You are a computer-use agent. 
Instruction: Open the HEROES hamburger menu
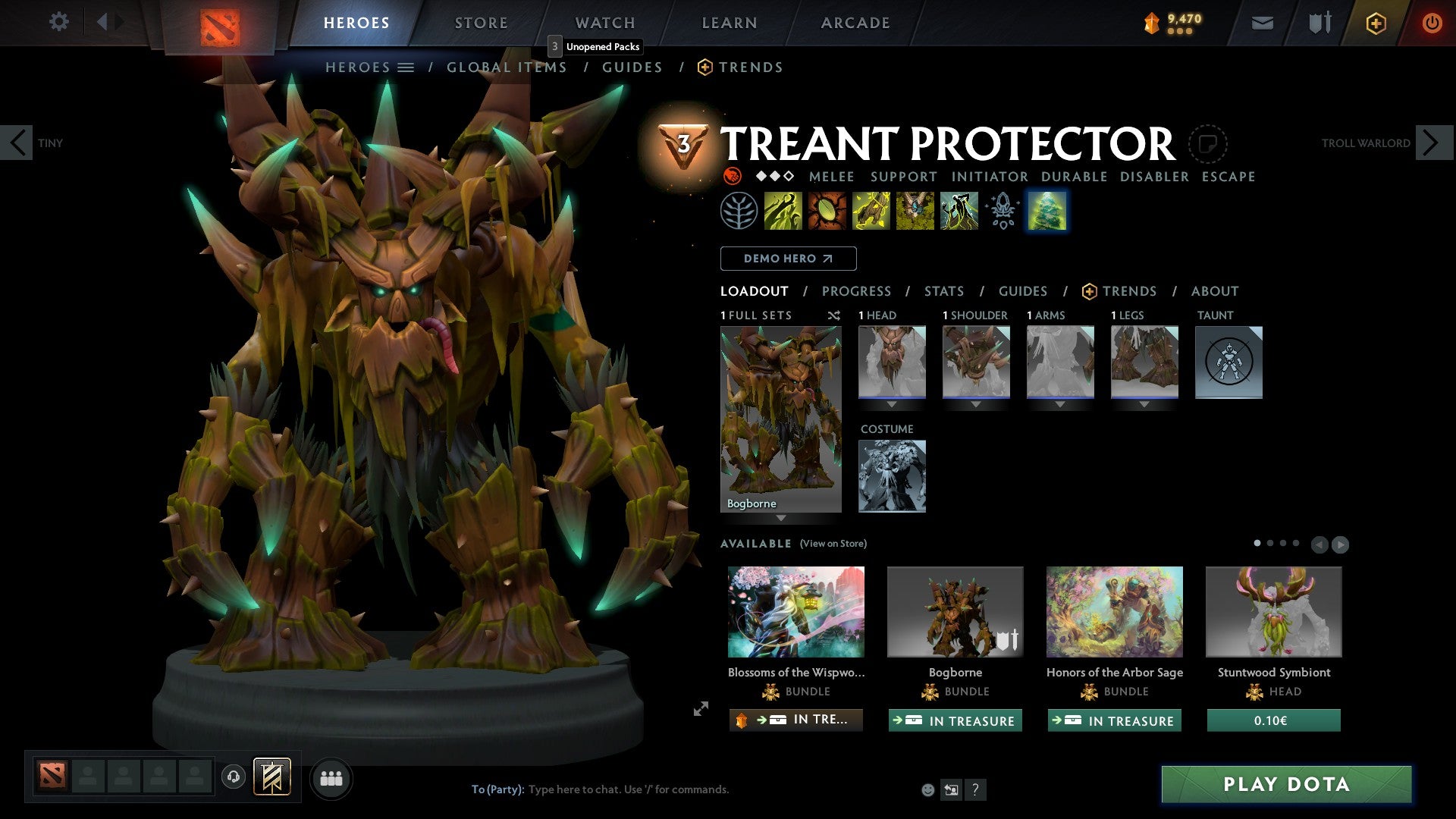[x=406, y=67]
